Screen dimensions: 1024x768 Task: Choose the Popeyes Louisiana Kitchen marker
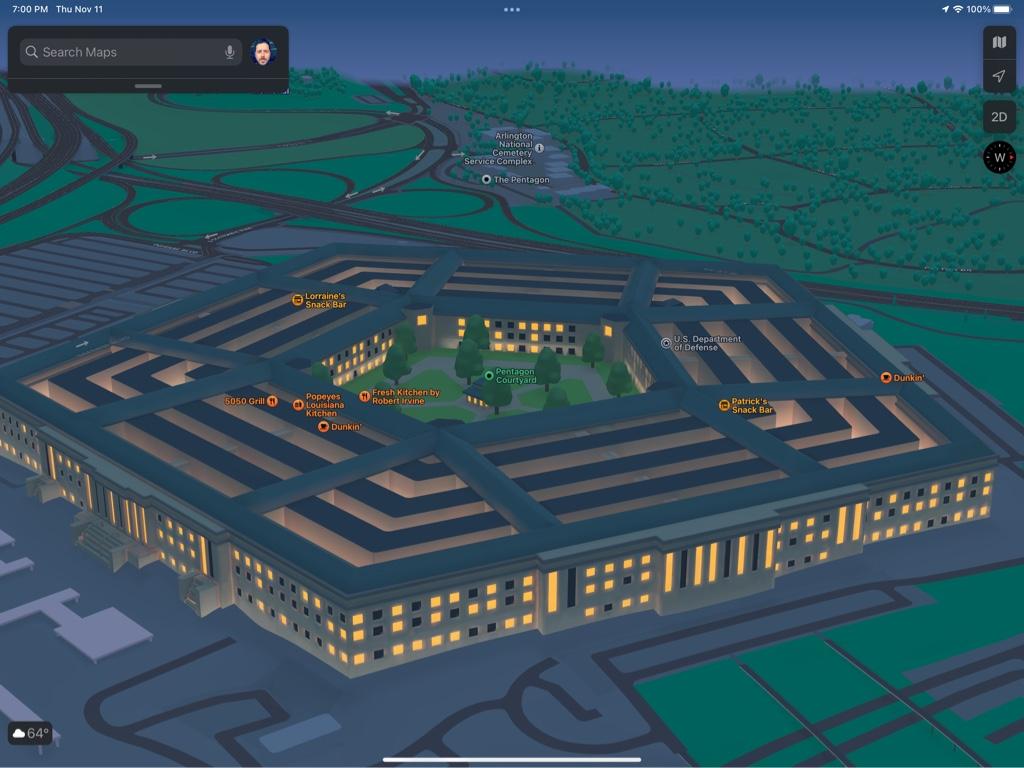point(298,405)
